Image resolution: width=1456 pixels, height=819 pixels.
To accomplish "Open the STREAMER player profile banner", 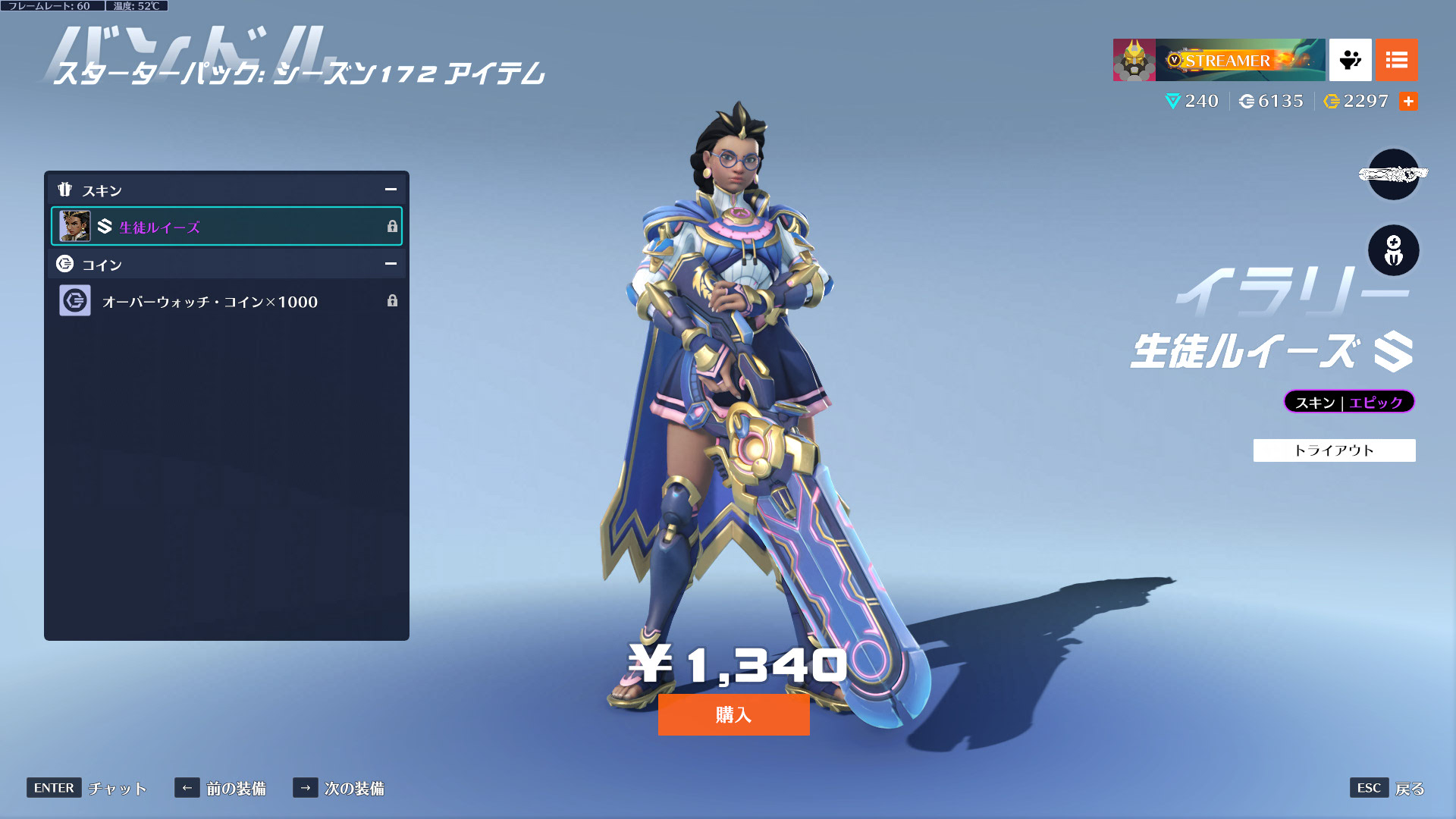I will [x=1219, y=60].
